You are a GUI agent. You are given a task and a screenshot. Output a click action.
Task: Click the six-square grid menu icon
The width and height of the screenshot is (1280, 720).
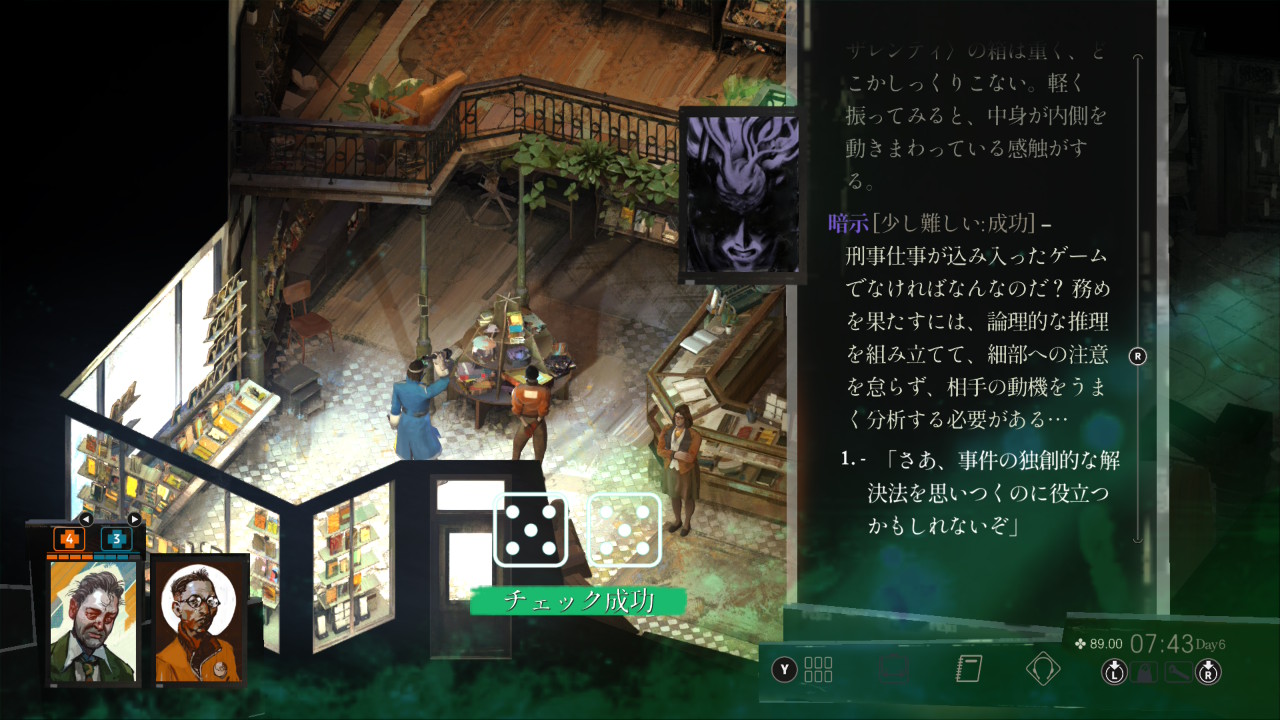[x=818, y=669]
